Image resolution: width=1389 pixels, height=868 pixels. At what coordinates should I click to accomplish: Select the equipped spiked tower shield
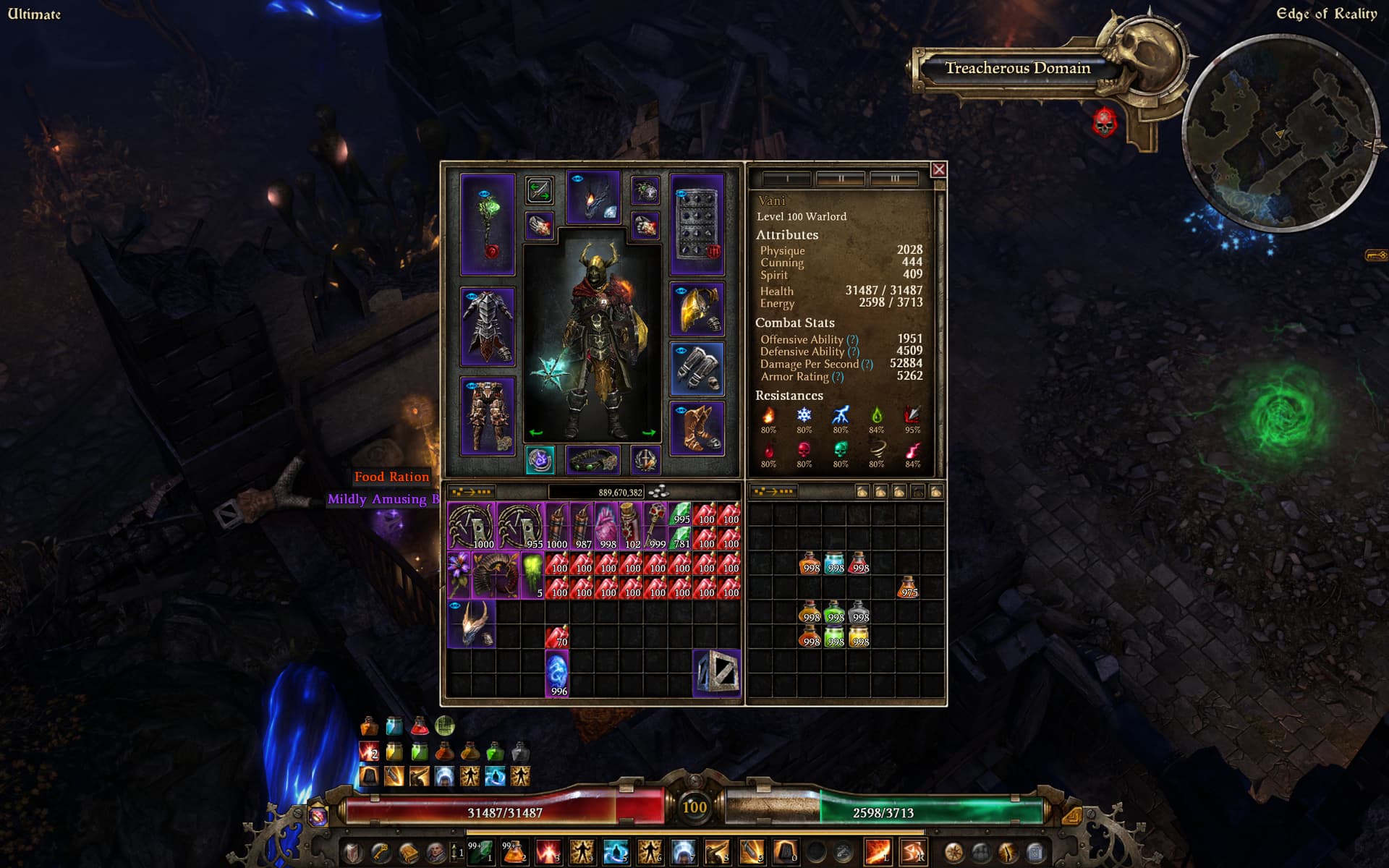point(697,224)
